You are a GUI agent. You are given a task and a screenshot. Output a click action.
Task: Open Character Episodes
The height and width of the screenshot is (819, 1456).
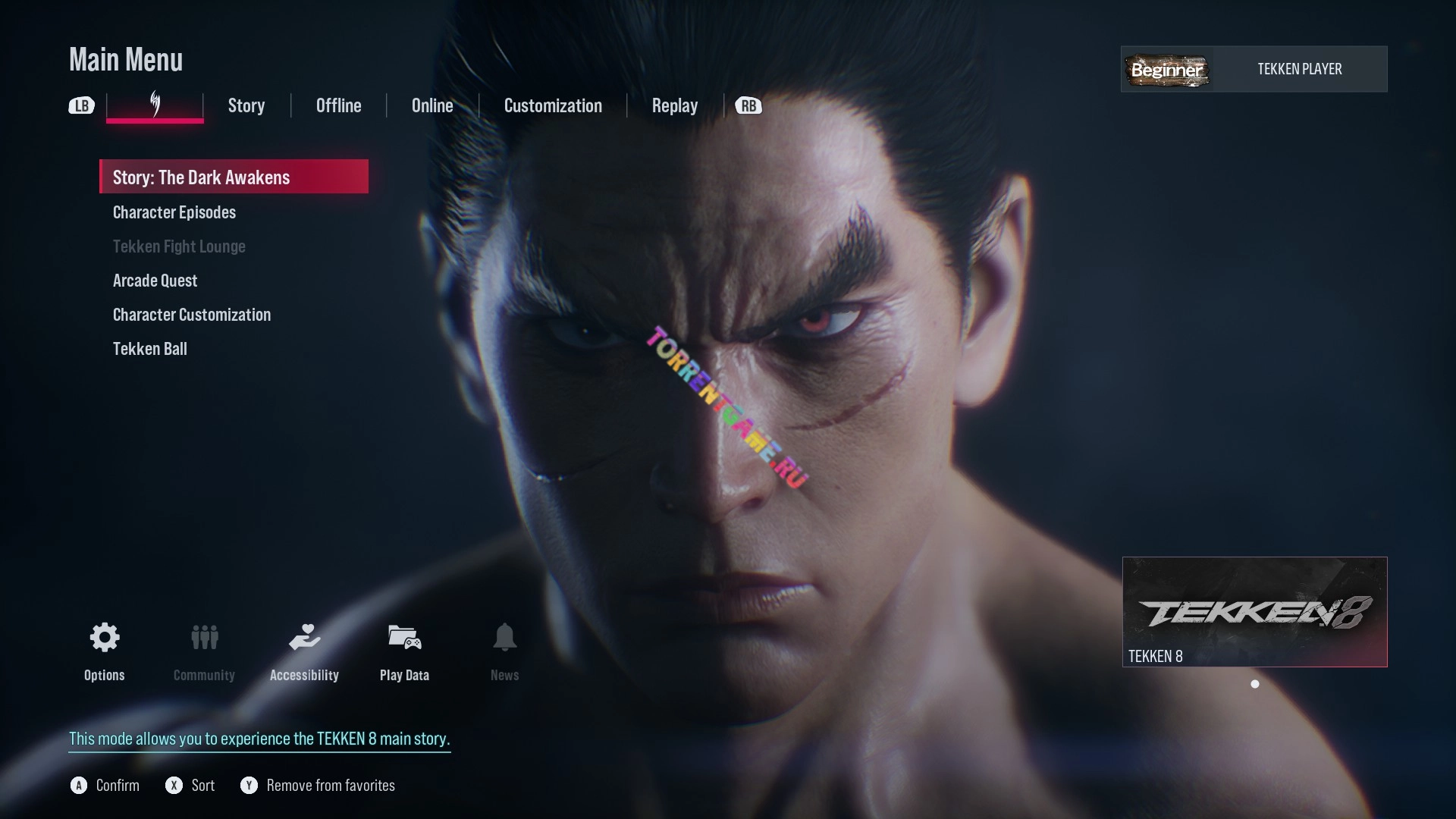[174, 212]
